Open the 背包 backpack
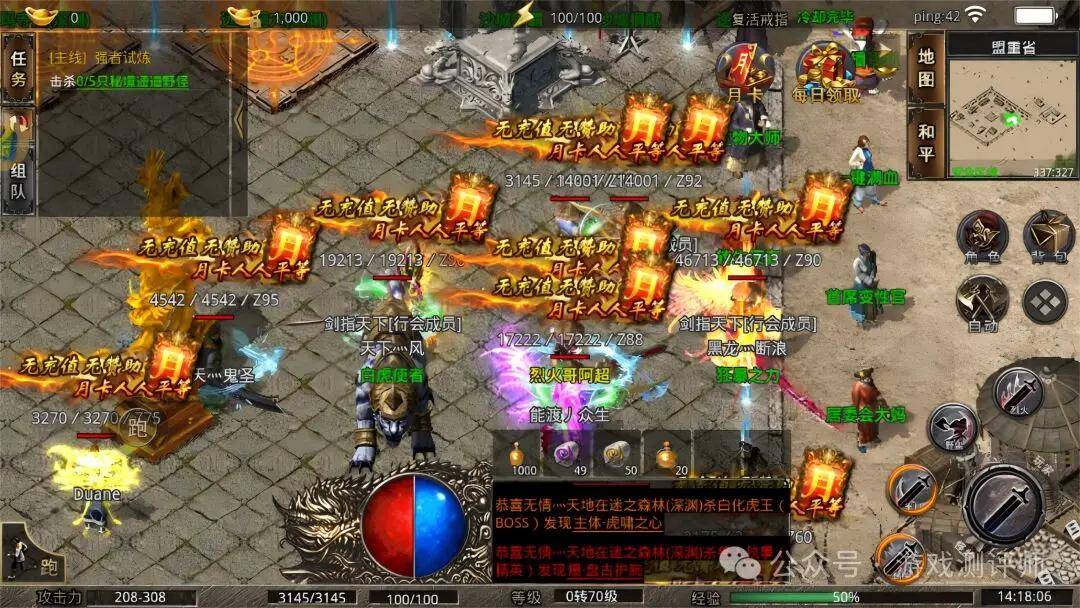Screen dimensions: 1080x608 1048,238
